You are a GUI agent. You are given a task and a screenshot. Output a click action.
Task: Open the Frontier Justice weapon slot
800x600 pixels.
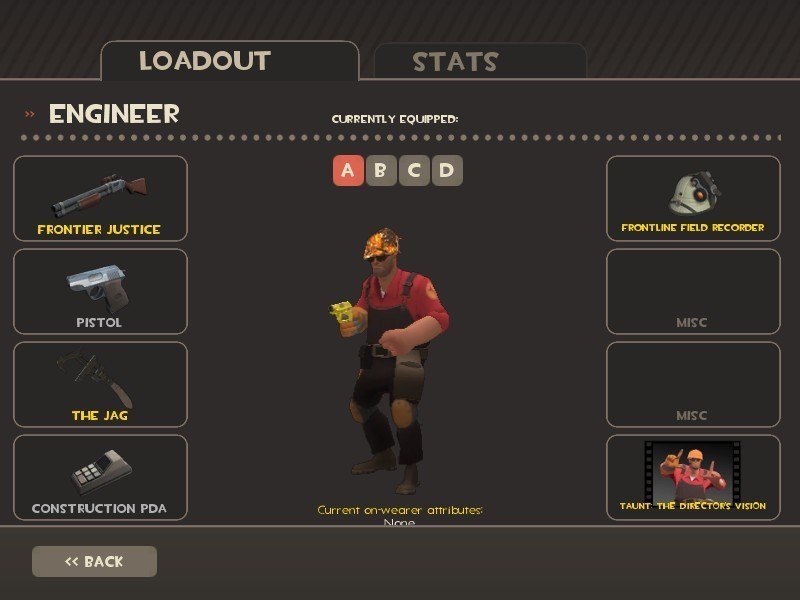(100, 199)
